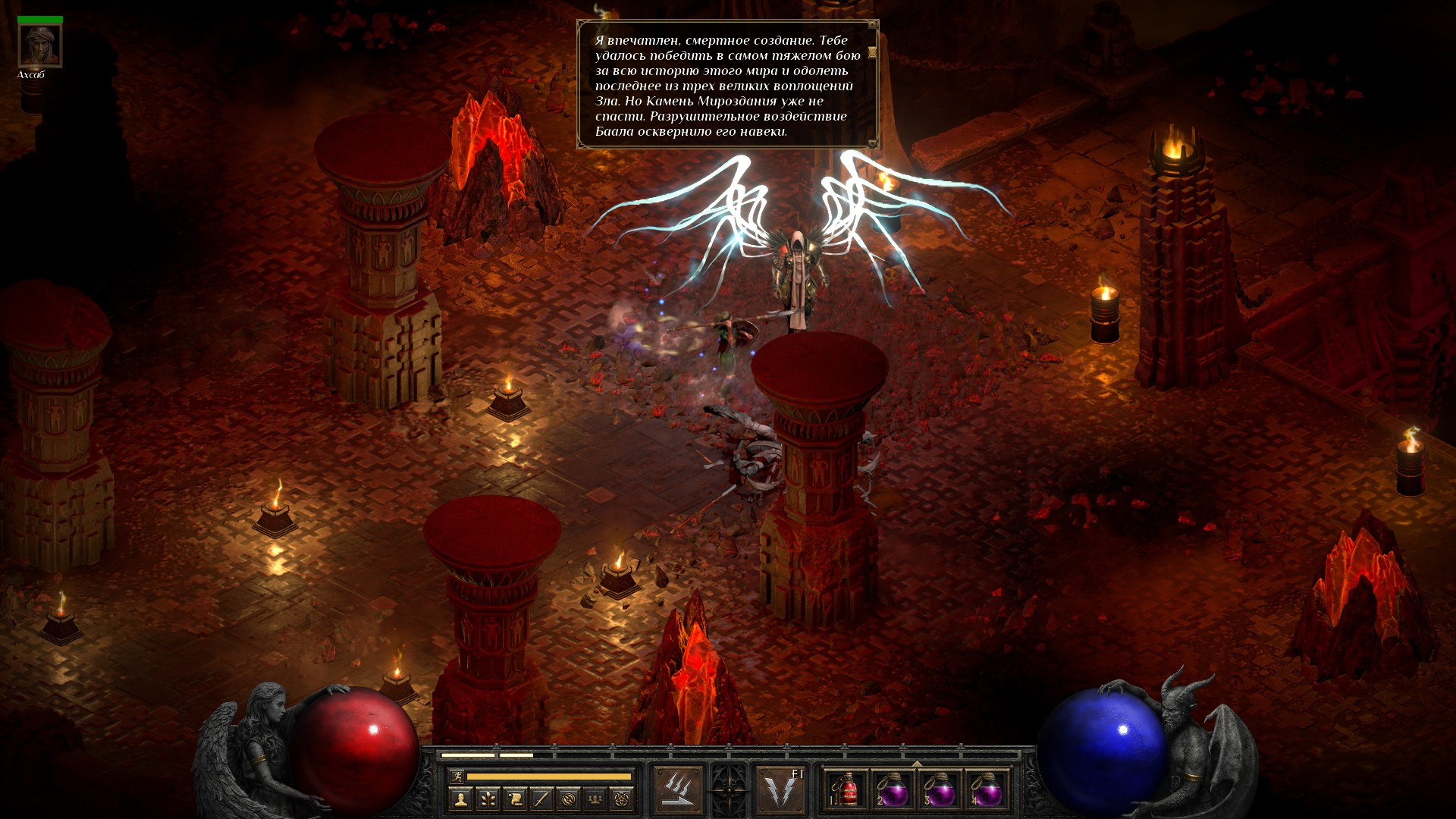1456x819 pixels.
Task: Click the dialogue box scrollbar handle
Action: (872, 52)
